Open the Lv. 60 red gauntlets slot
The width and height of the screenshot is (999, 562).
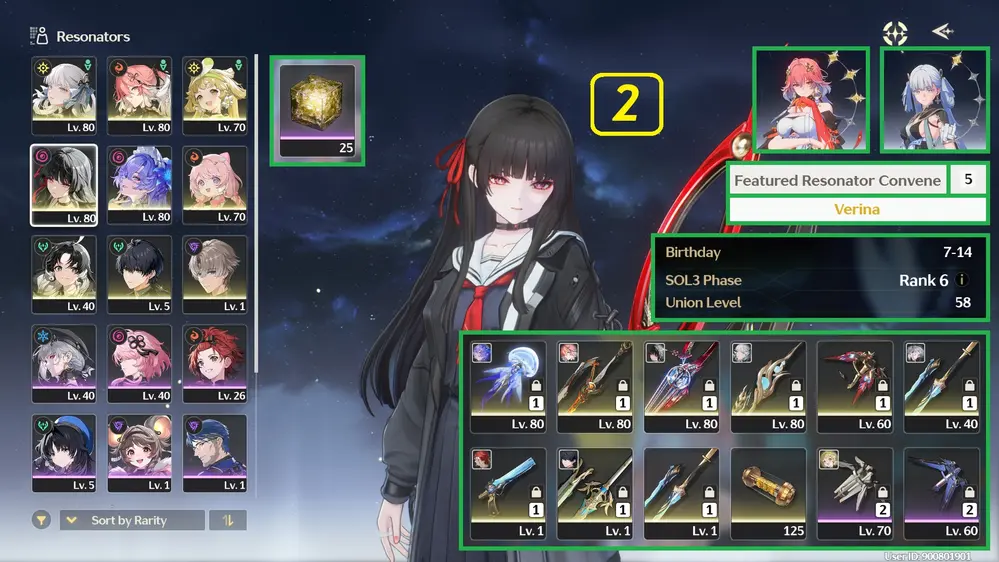[856, 386]
